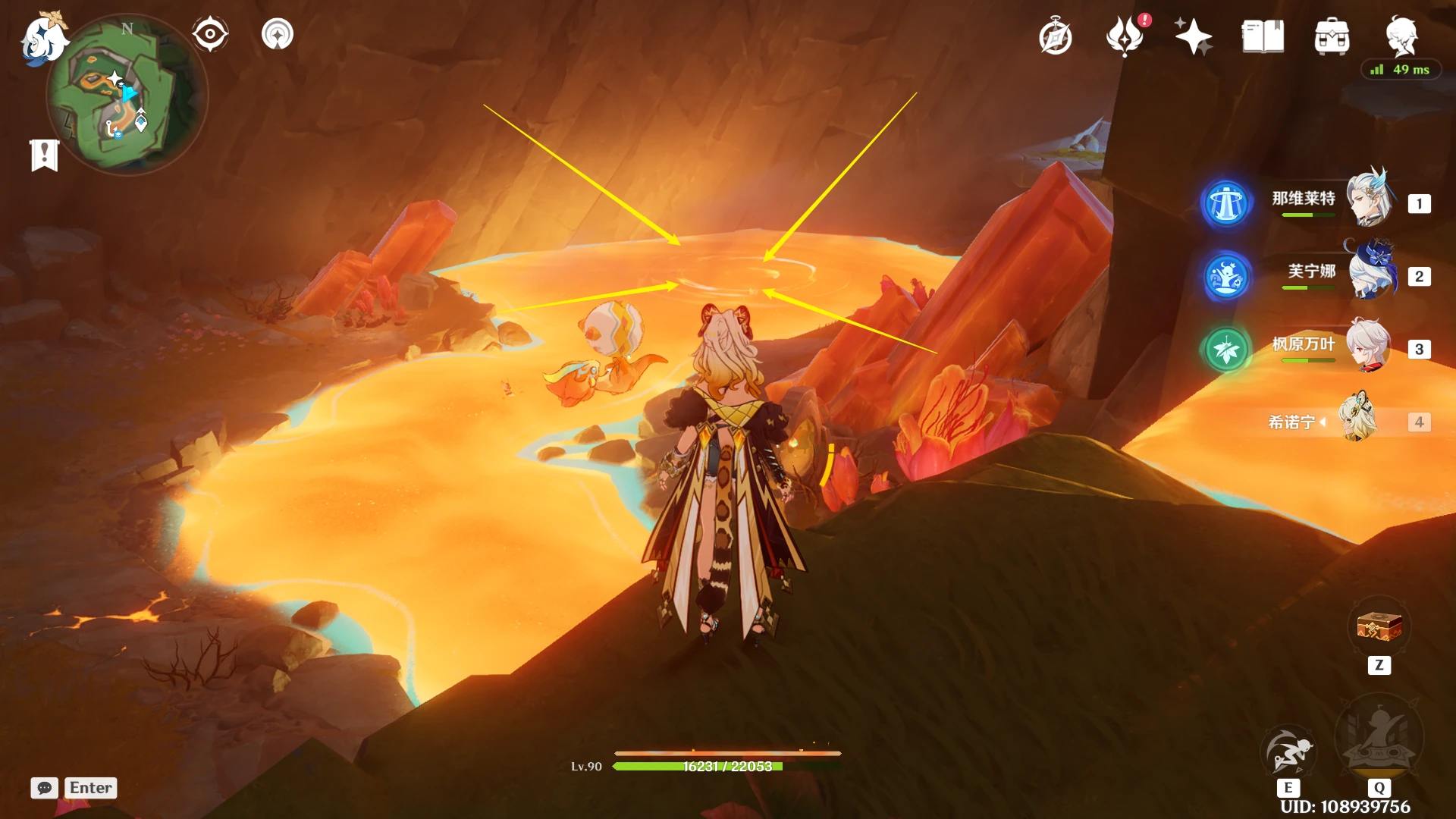The image size is (1456, 819).
Task: Switch to party member 枫原万叶
Action: 1369,347
